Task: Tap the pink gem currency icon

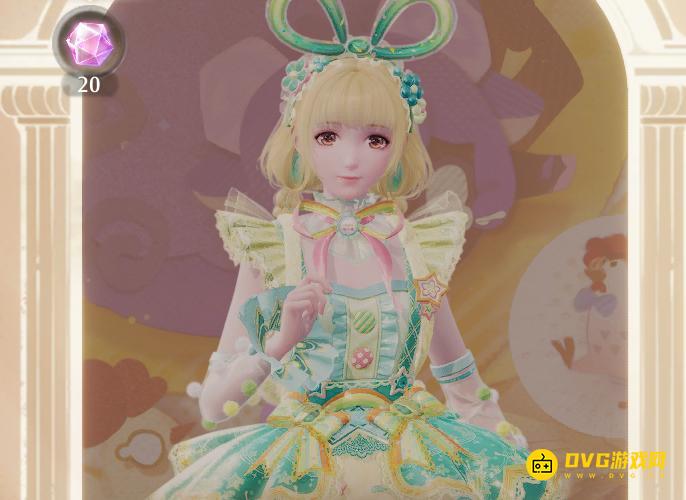Action: pyautogui.click(x=87, y=41)
